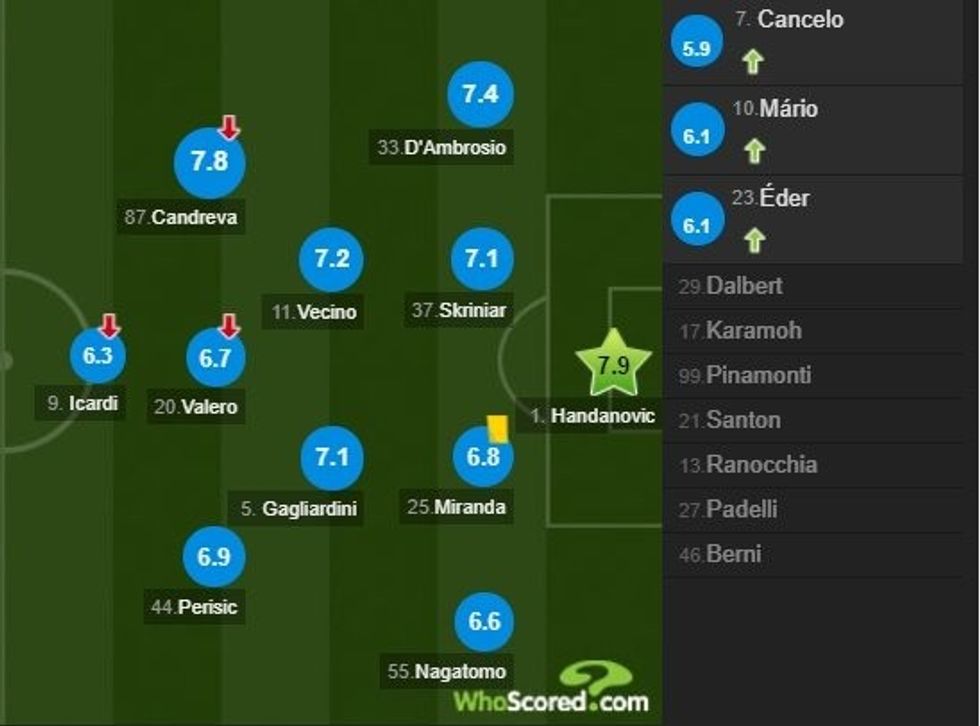
Task: Select Skriniar's 7.1 rating bubble
Action: (480, 259)
